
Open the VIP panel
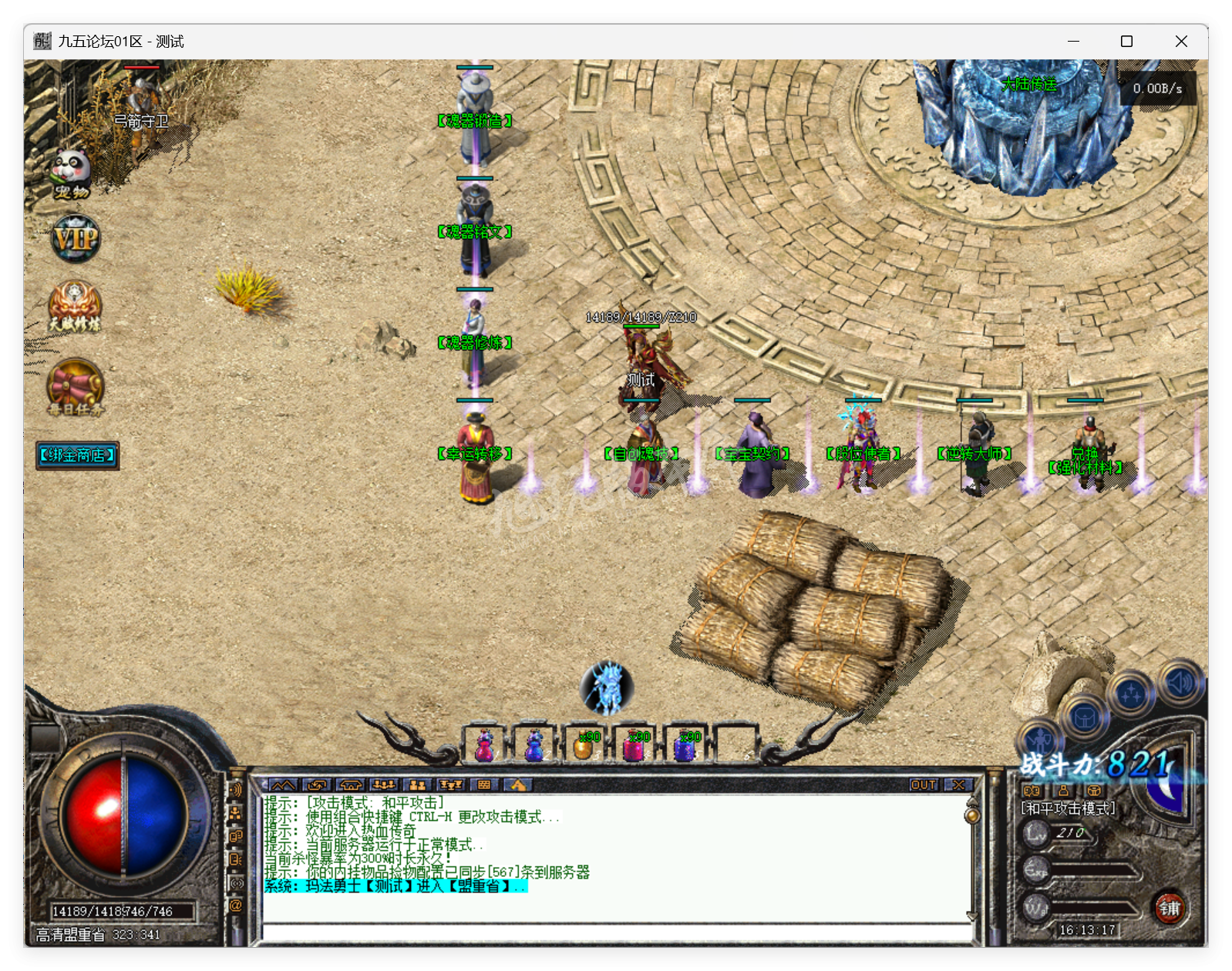pyautogui.click(x=75, y=239)
